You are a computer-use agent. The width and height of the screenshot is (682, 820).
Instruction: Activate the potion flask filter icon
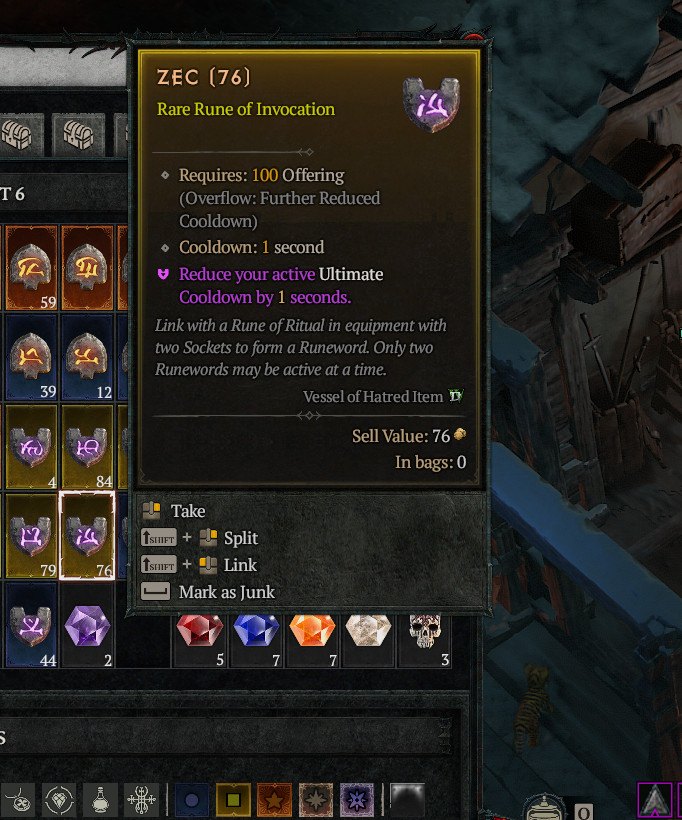tap(98, 800)
